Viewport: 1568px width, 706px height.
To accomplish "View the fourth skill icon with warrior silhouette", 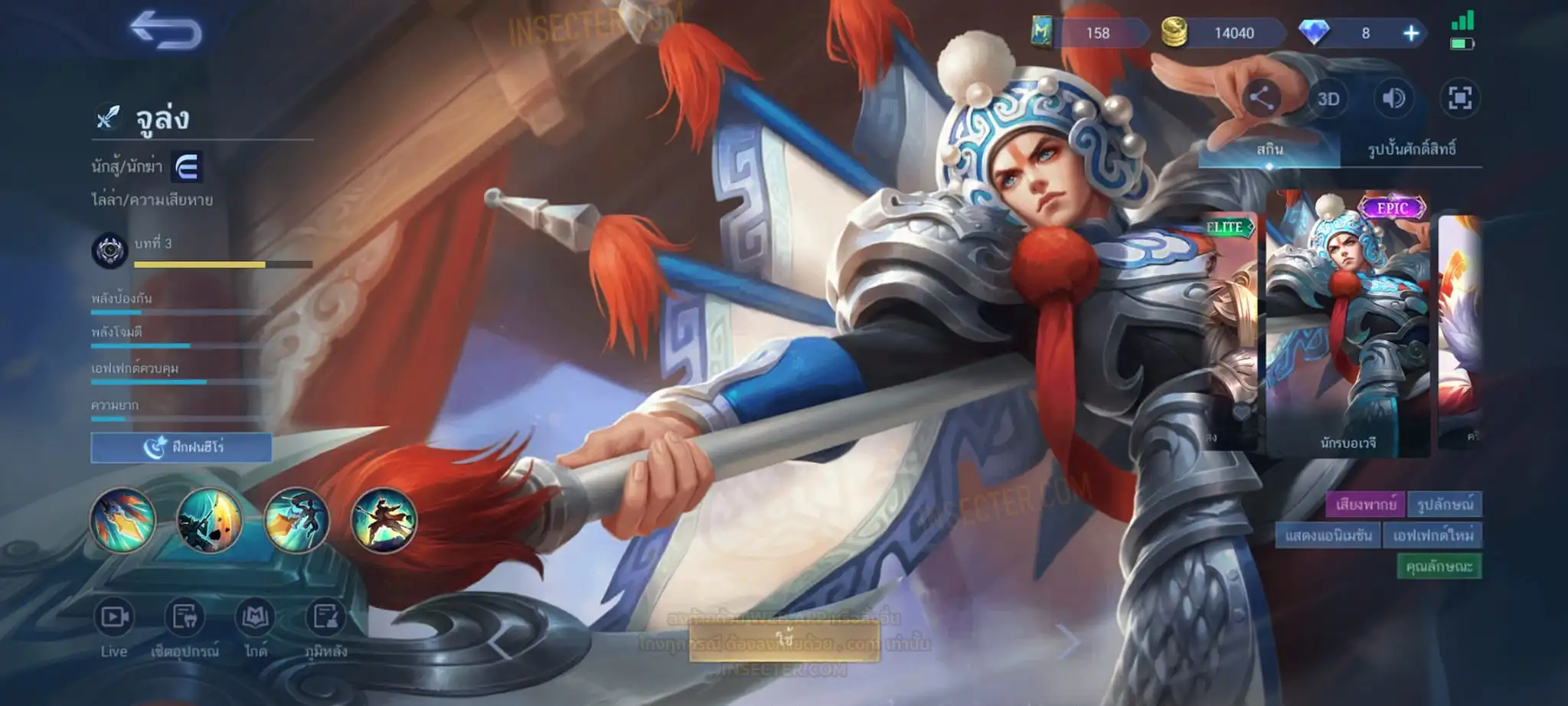I will (384, 521).
